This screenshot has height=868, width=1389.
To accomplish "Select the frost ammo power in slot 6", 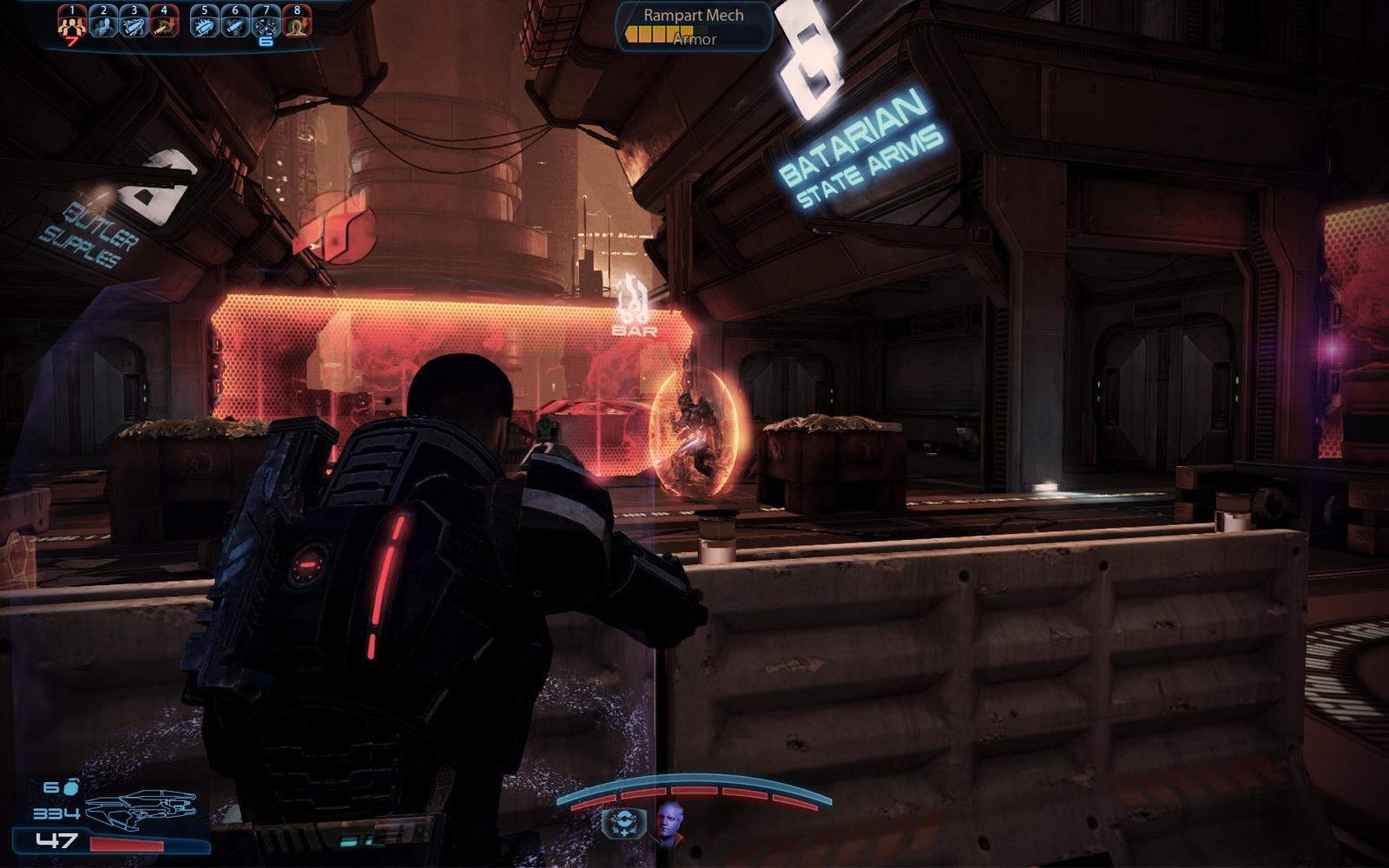I will click(x=235, y=21).
